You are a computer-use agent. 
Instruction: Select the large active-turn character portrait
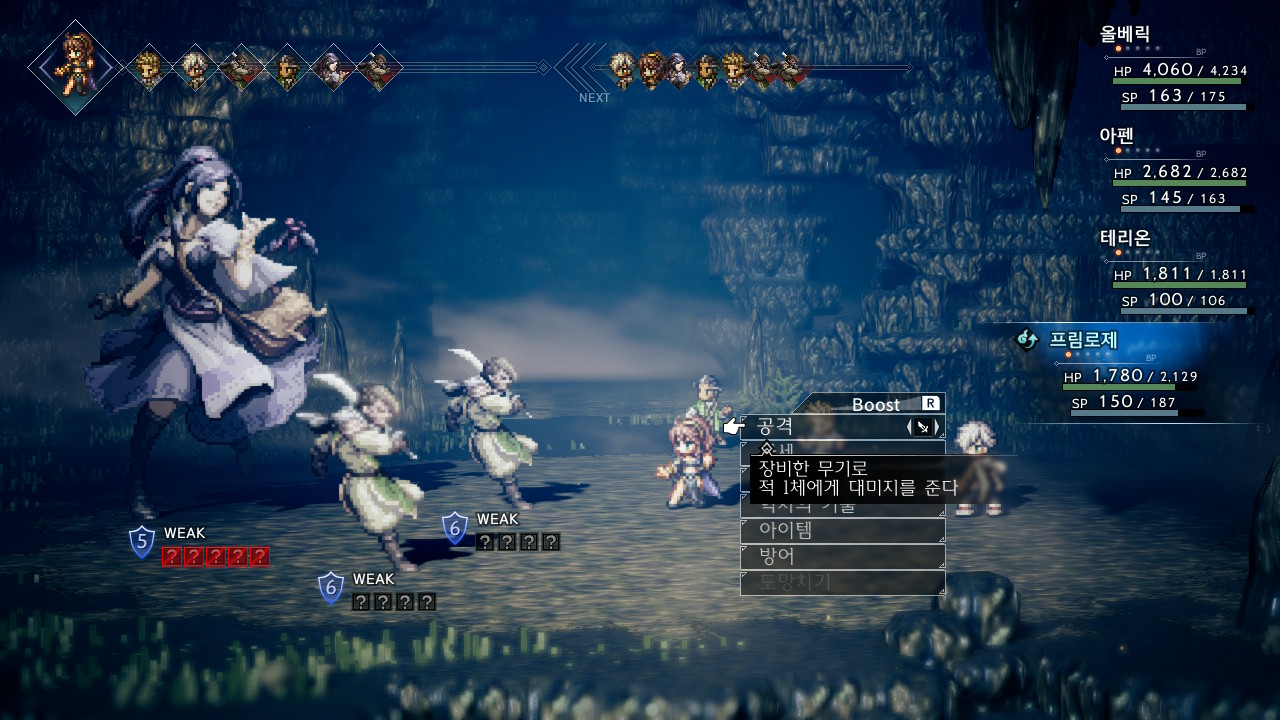coord(75,67)
